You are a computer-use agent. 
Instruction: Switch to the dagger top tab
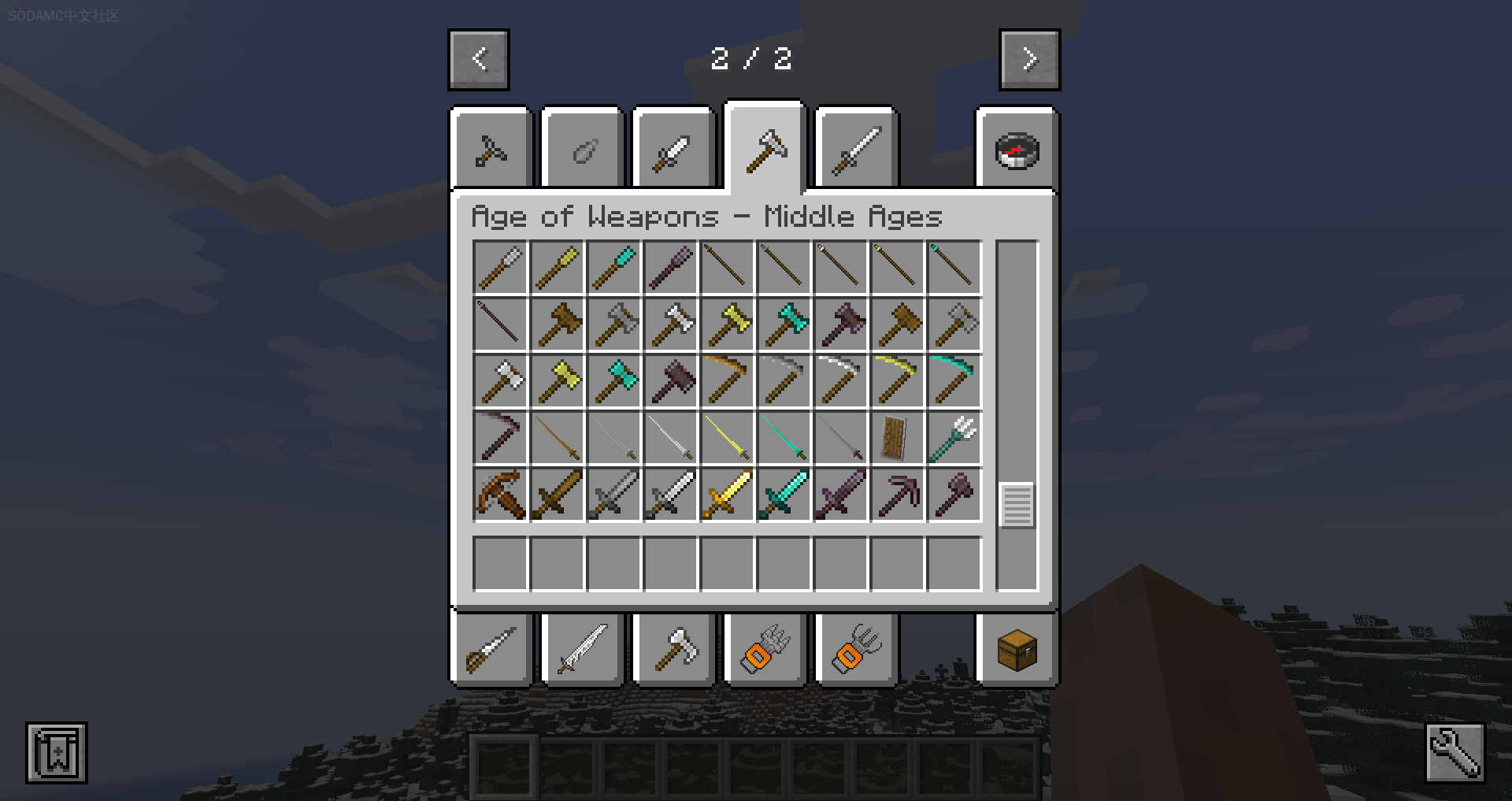[673, 150]
